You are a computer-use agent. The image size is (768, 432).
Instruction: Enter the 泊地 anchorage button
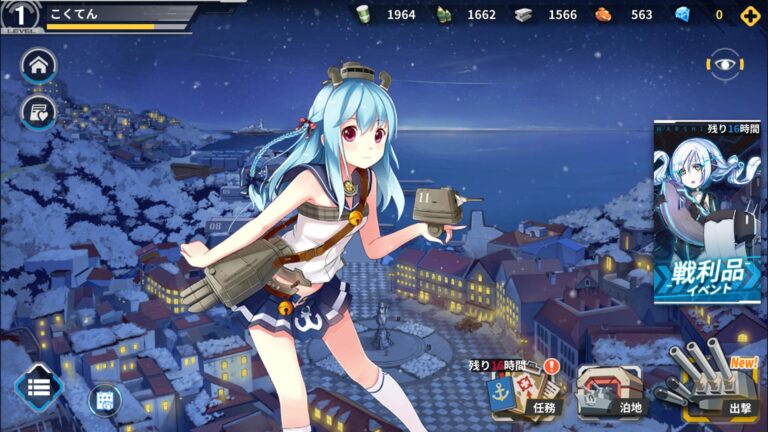[x=611, y=391]
